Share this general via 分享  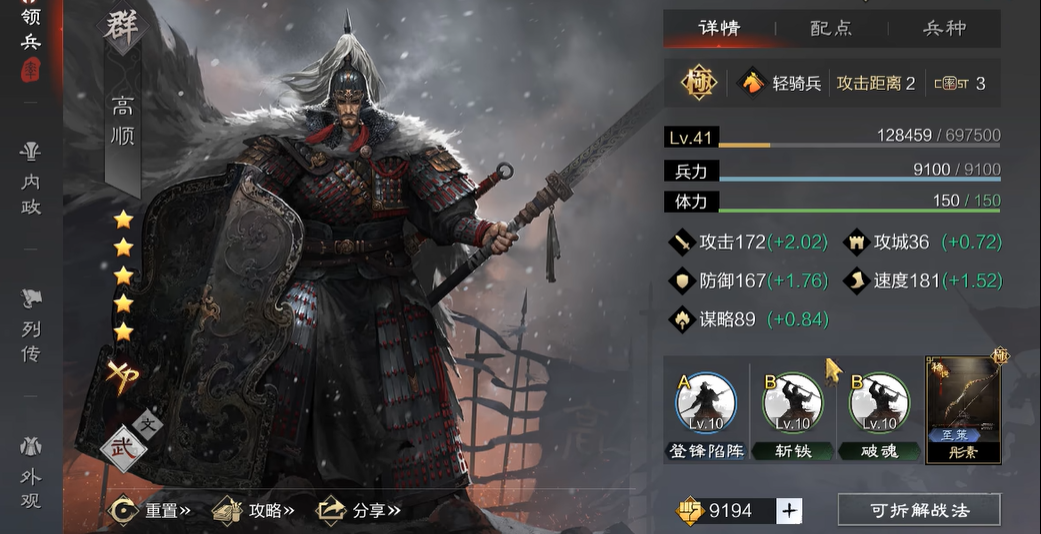358,510
